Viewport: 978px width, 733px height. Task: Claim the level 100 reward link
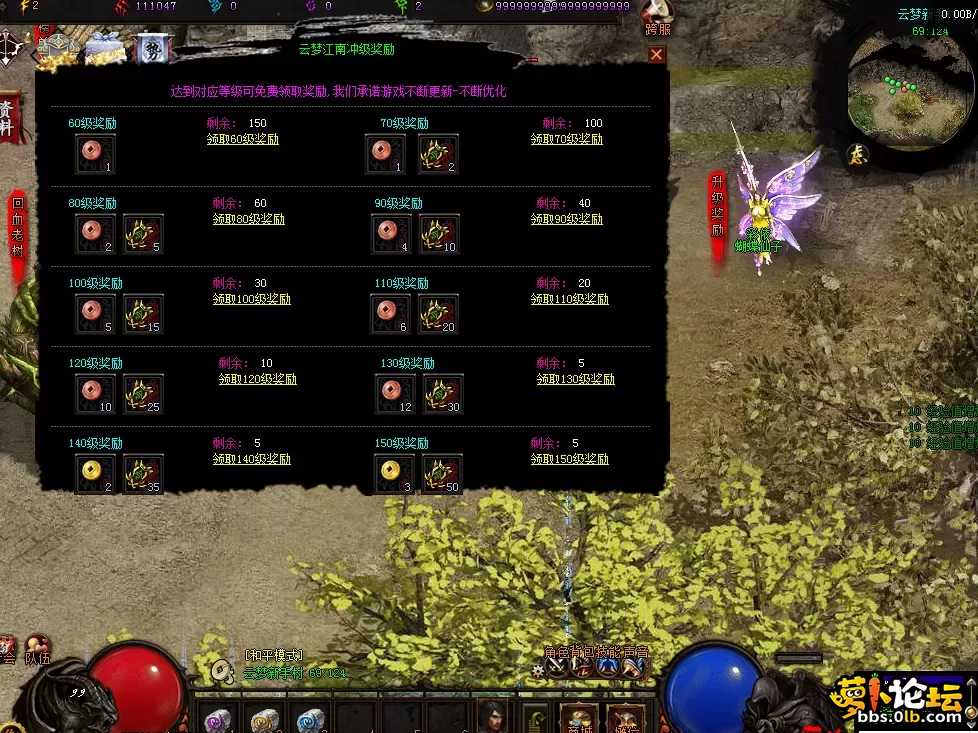tap(251, 299)
